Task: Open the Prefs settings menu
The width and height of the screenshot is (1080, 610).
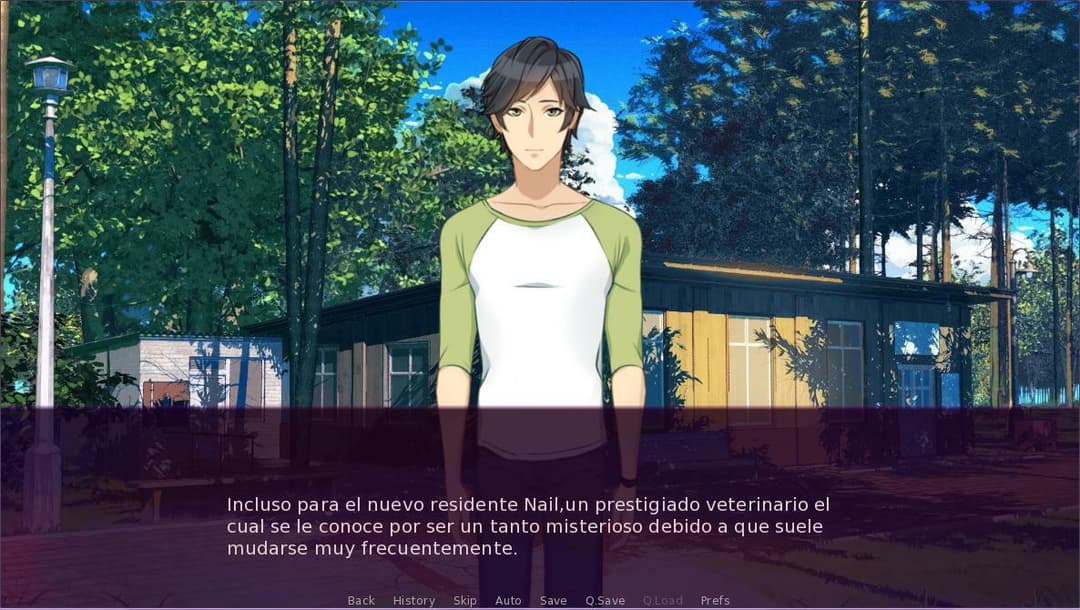Action: point(715,600)
